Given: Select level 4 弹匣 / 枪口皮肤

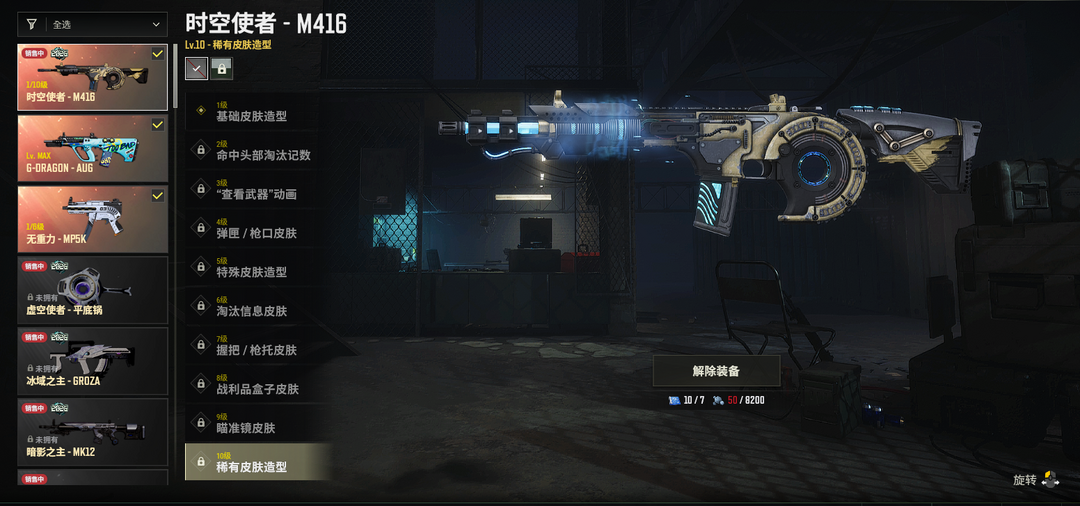Looking at the screenshot, I should [x=256, y=228].
